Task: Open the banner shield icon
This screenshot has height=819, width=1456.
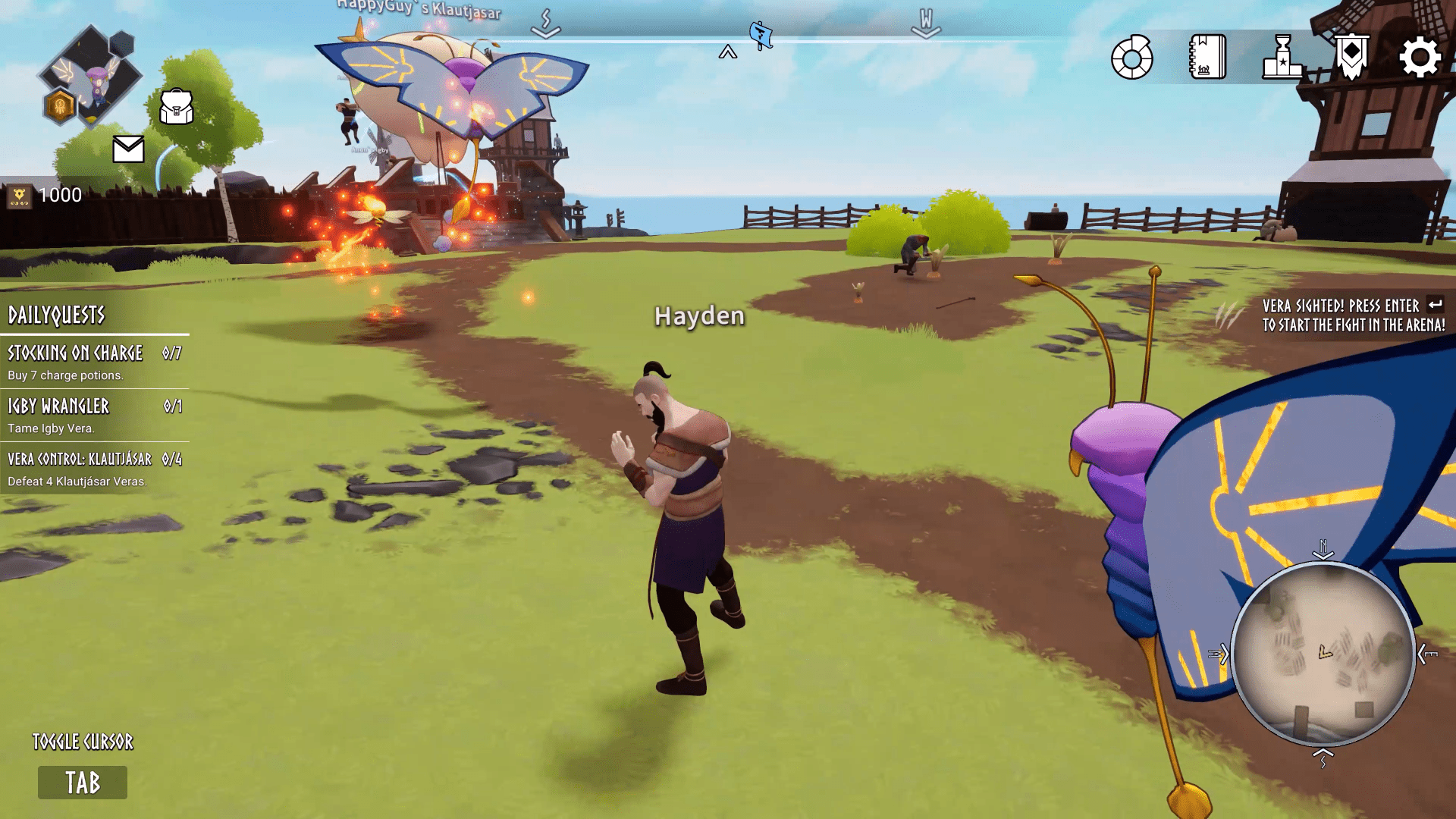Action: pyautogui.click(x=1351, y=57)
